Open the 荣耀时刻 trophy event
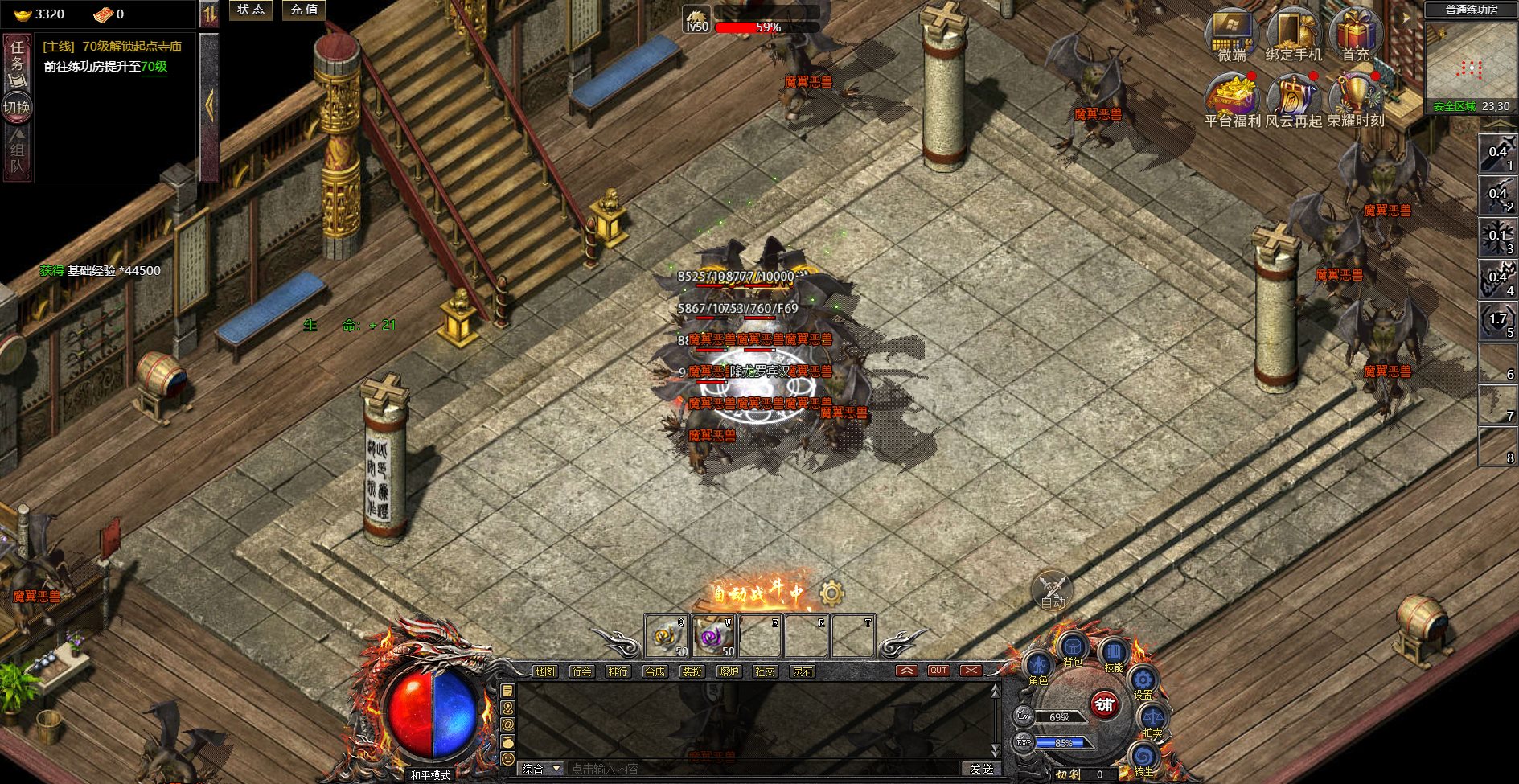1519x784 pixels. click(1356, 100)
